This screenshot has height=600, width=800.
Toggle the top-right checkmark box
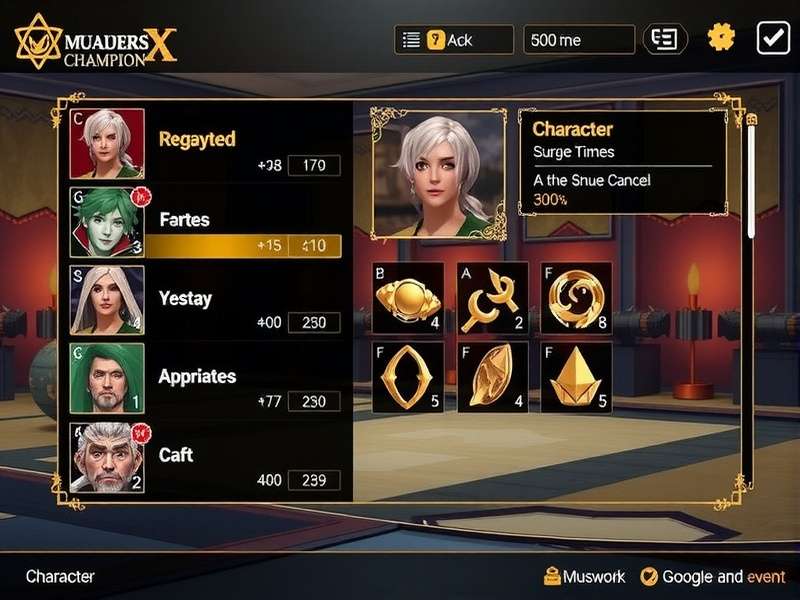773,38
